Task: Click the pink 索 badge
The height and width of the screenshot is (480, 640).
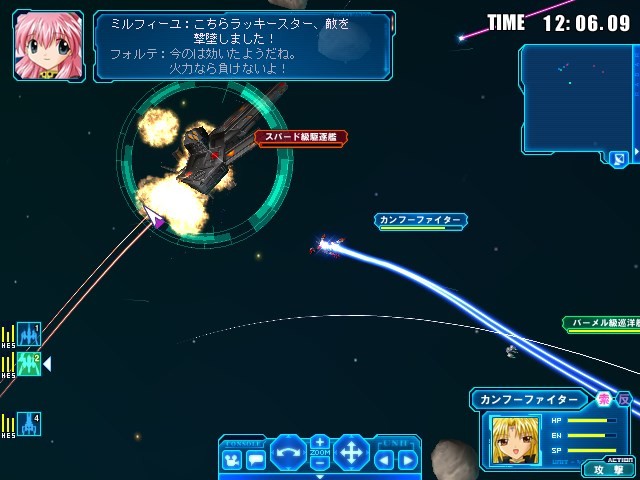Action: pyautogui.click(x=604, y=399)
